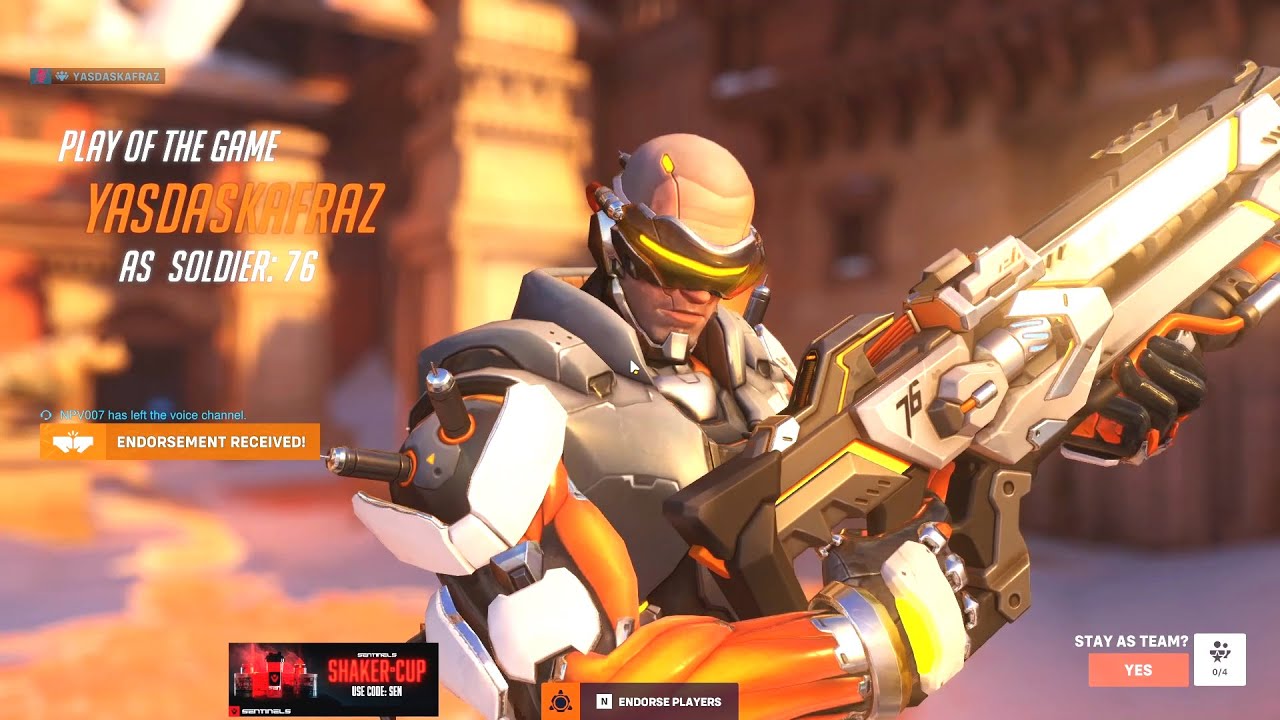The image size is (1280, 720).
Task: Click the Sentinels logo on the sponsor banner
Action: pos(240,710)
